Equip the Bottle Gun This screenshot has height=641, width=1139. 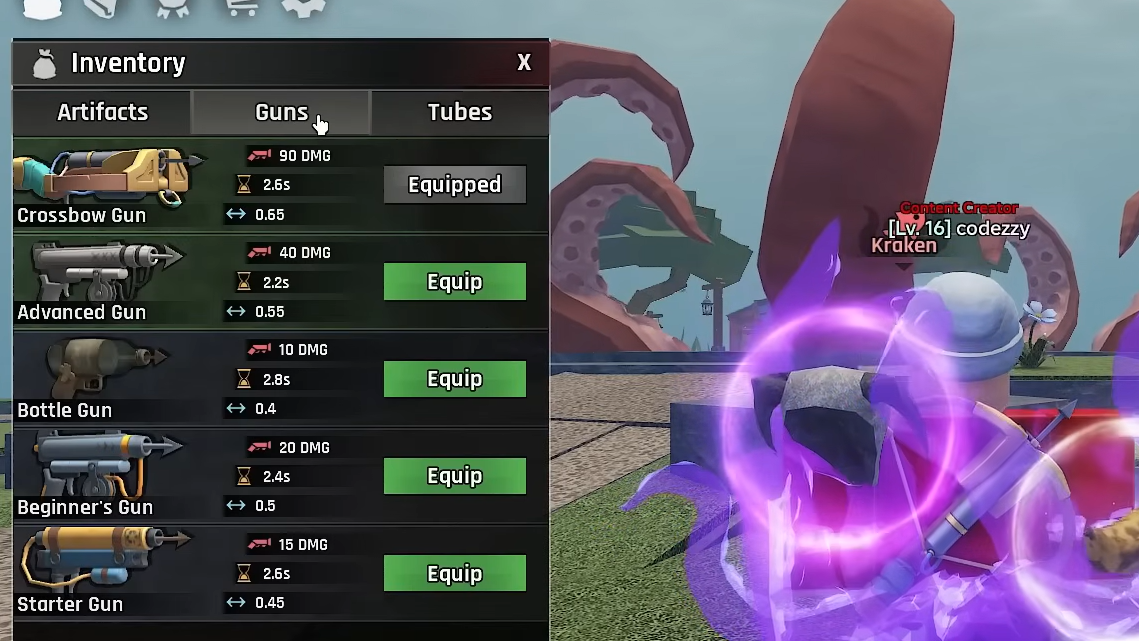point(455,379)
